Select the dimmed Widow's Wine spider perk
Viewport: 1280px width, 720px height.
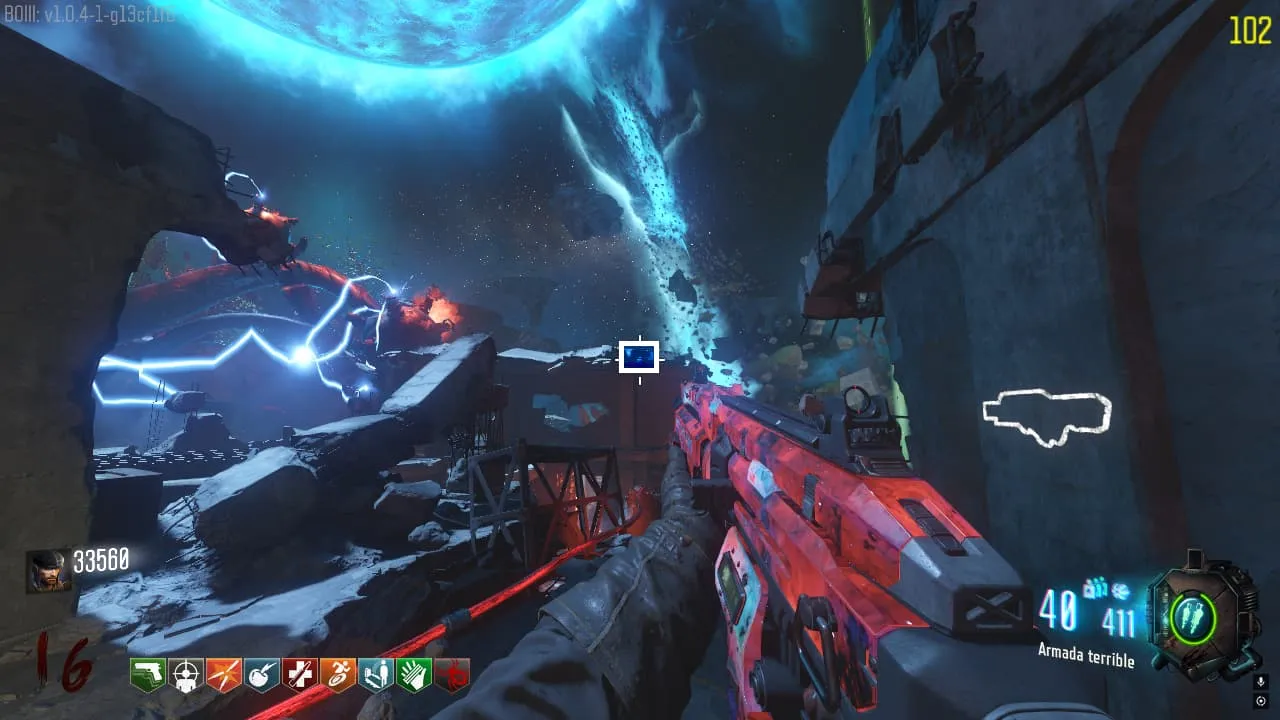[x=452, y=676]
